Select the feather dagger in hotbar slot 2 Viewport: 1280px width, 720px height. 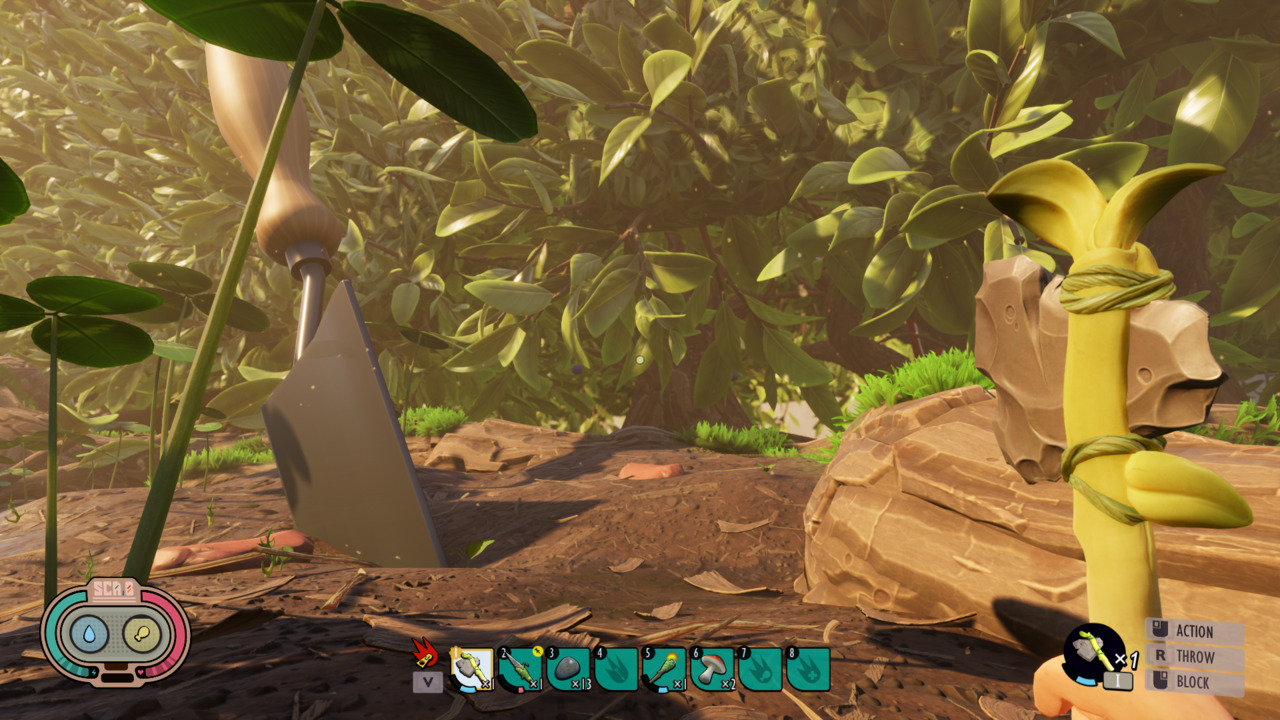coord(519,668)
